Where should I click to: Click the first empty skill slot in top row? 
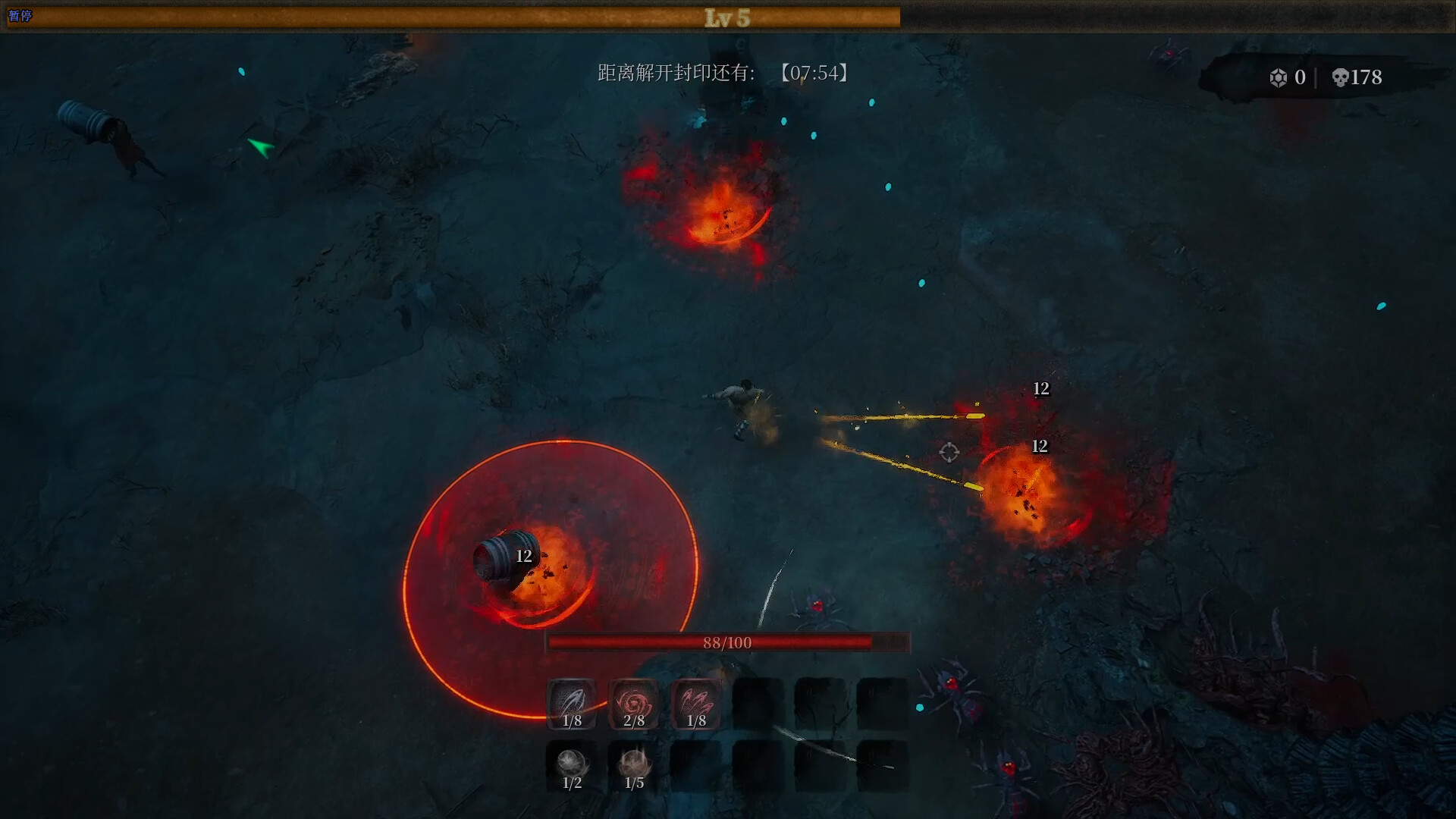(758, 704)
